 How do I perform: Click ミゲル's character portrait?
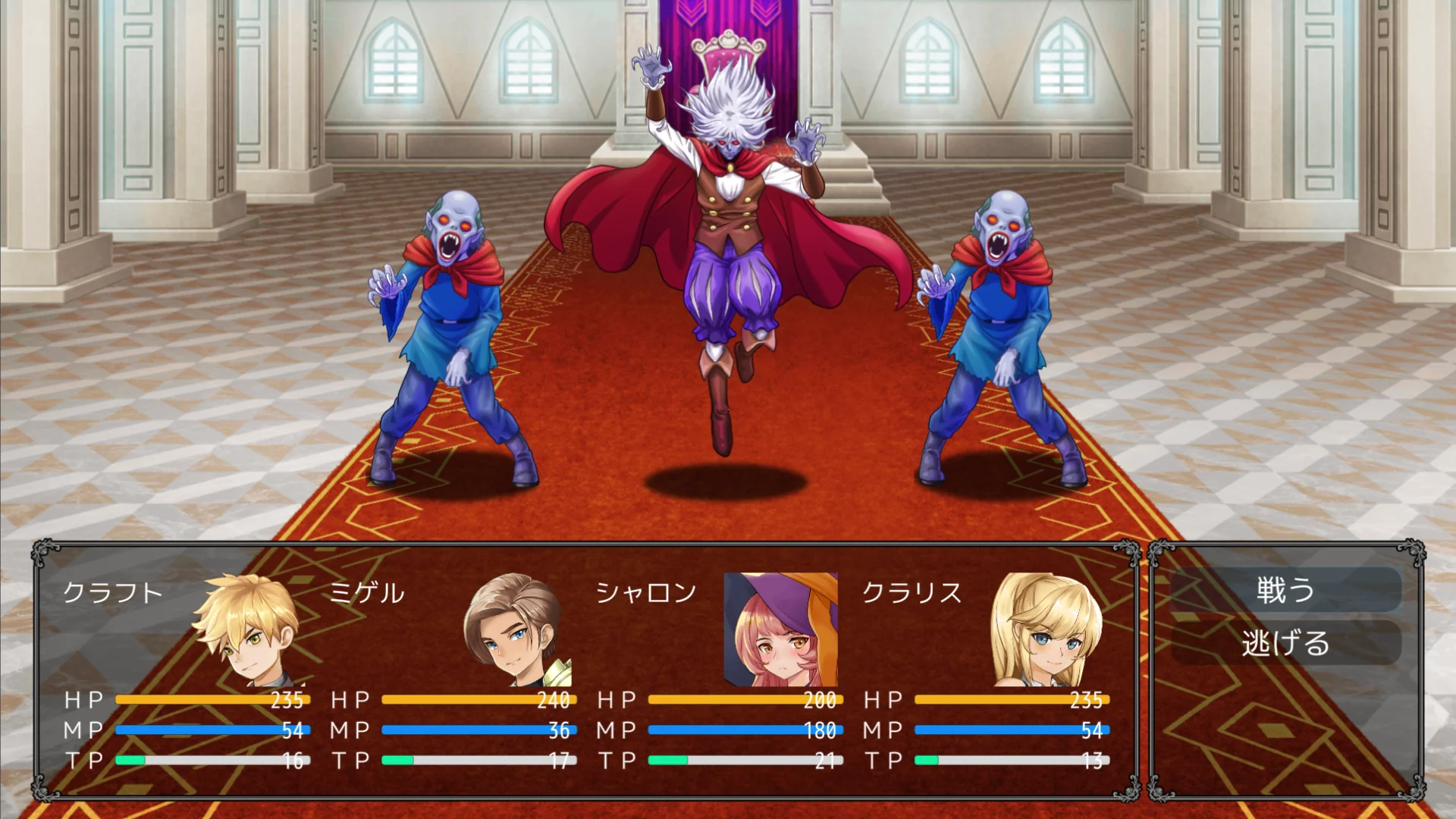click(x=516, y=629)
